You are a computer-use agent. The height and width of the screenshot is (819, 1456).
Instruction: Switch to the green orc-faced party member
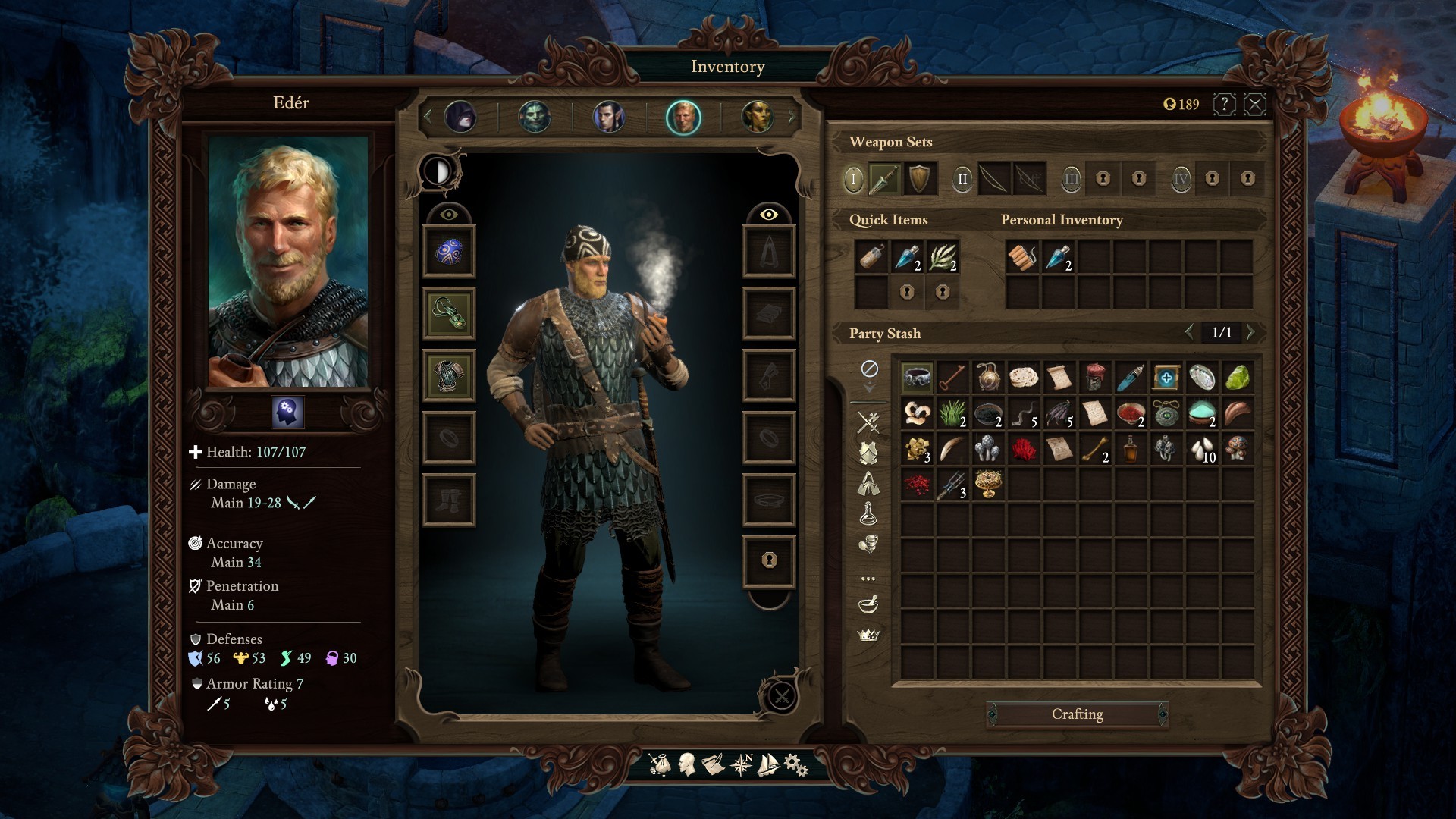tap(535, 118)
